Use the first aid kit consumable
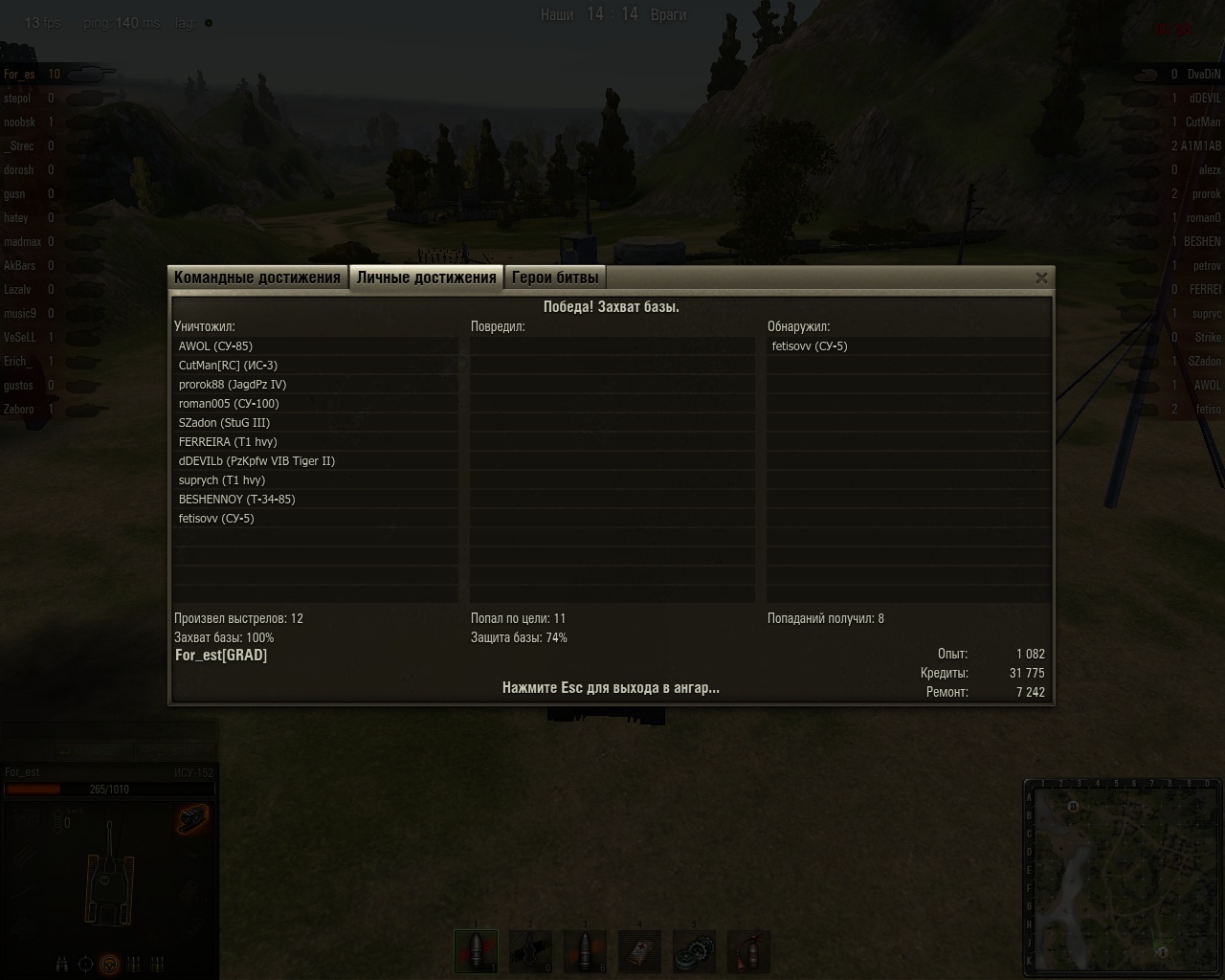This screenshot has width=1225, height=980. pyautogui.click(x=639, y=950)
